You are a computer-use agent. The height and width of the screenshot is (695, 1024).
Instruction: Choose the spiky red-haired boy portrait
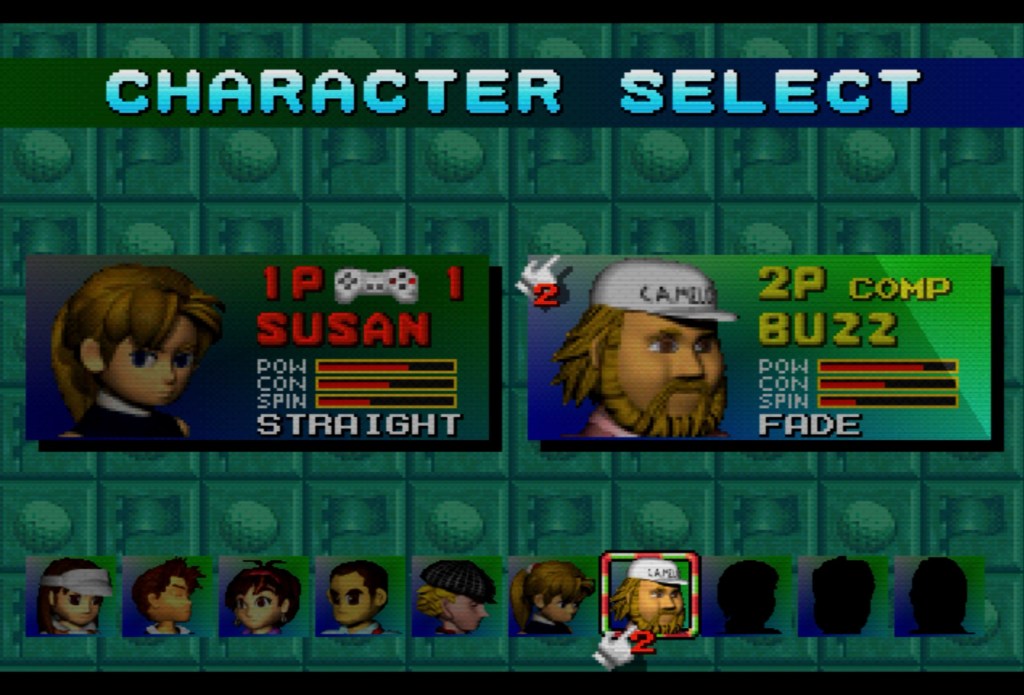(x=168, y=597)
